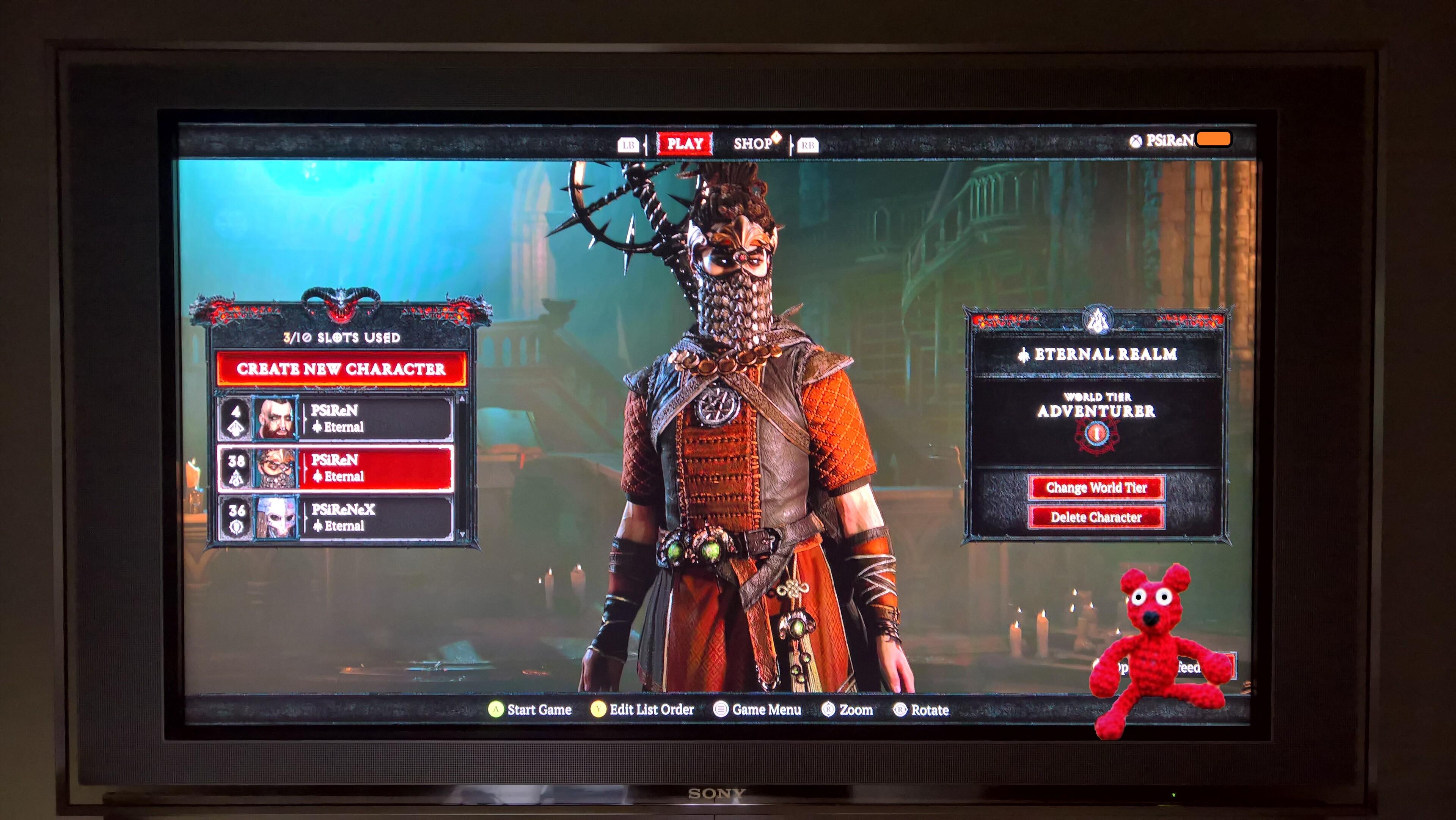Delete the selected character
Screen dimensions: 1456x820
point(1096,517)
